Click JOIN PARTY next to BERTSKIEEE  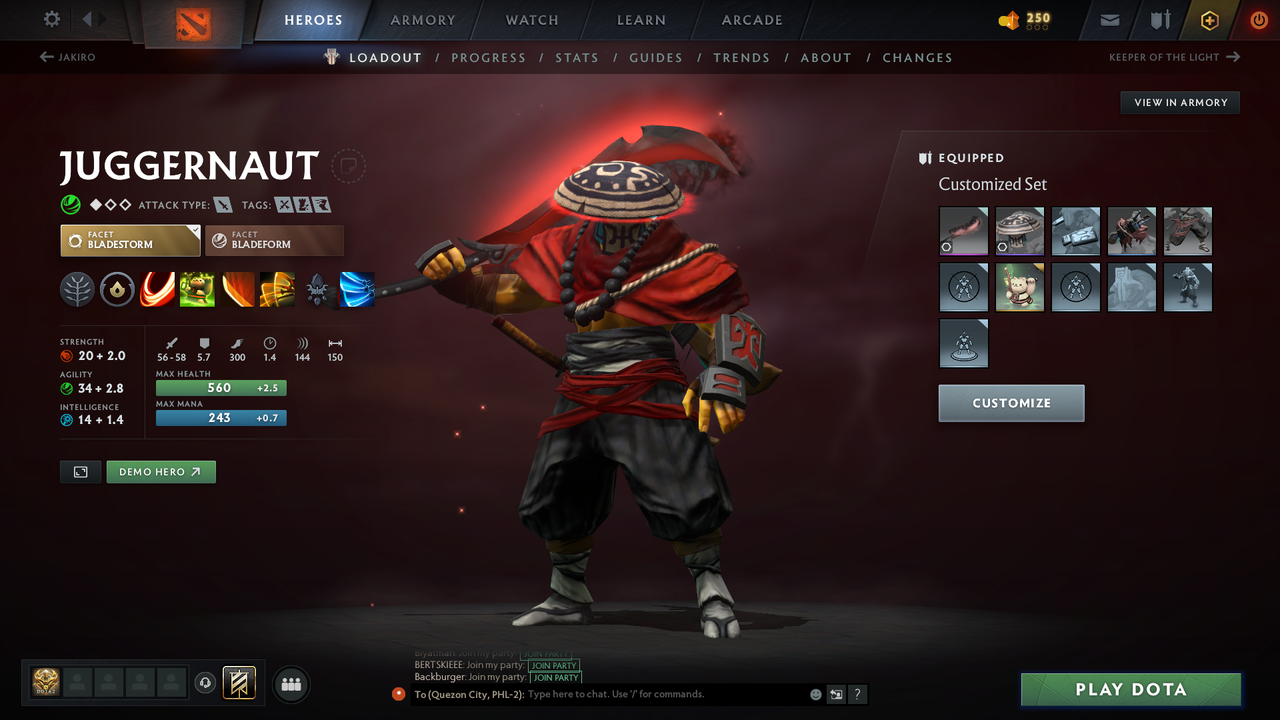[554, 665]
